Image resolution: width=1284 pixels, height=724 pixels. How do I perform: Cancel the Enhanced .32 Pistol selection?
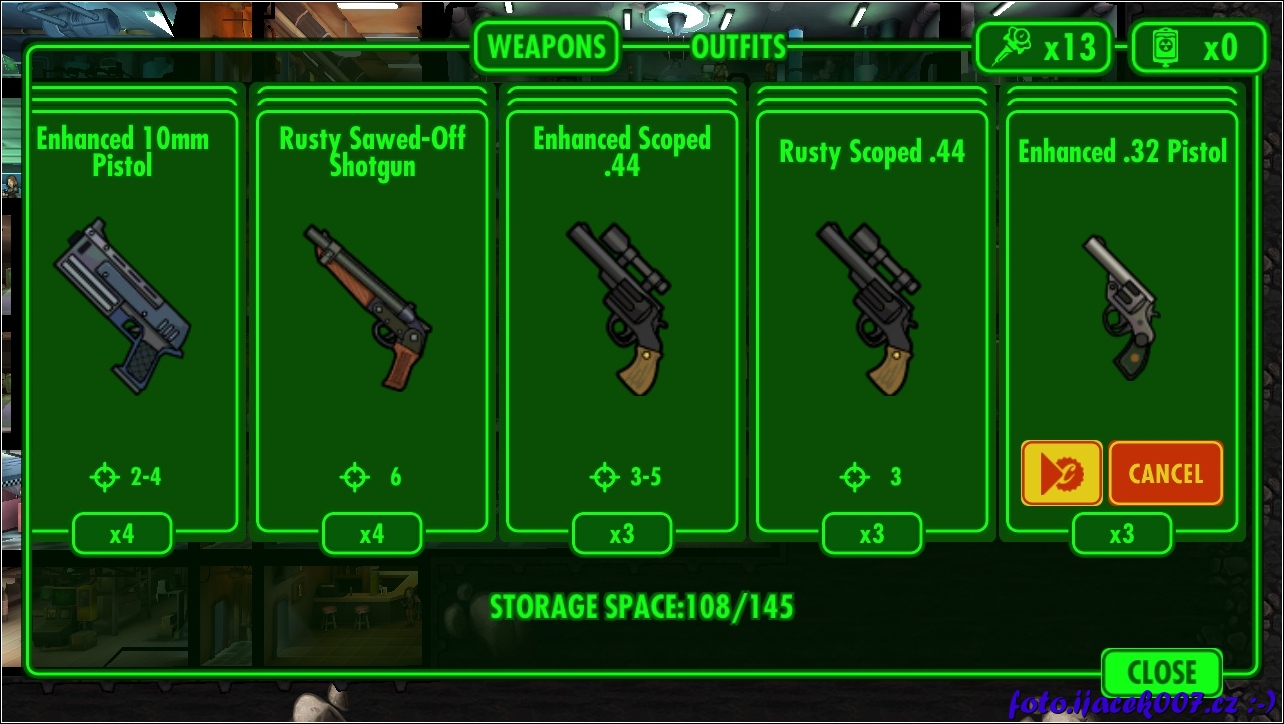pos(1165,473)
